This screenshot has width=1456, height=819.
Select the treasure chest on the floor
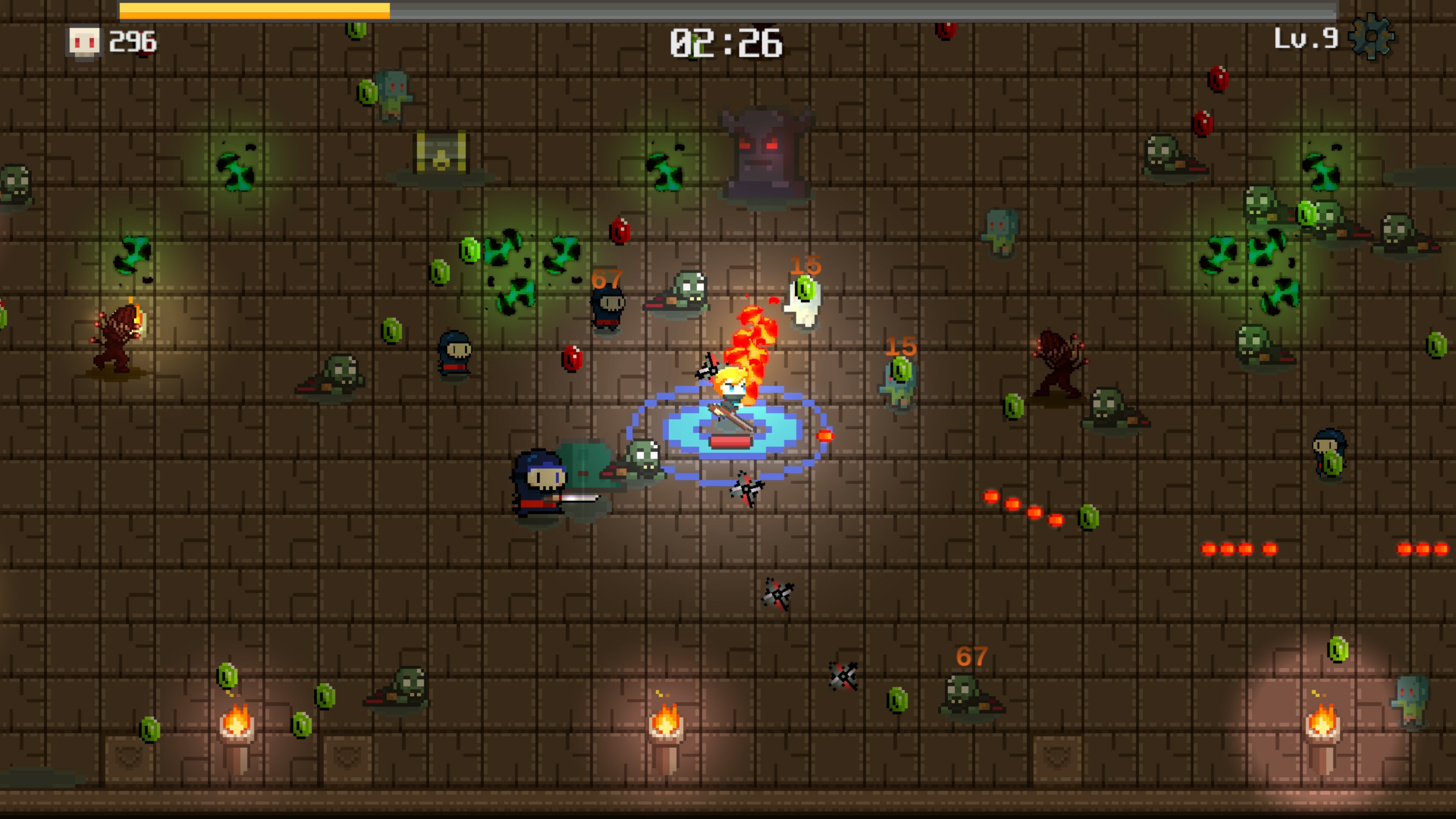click(x=442, y=152)
